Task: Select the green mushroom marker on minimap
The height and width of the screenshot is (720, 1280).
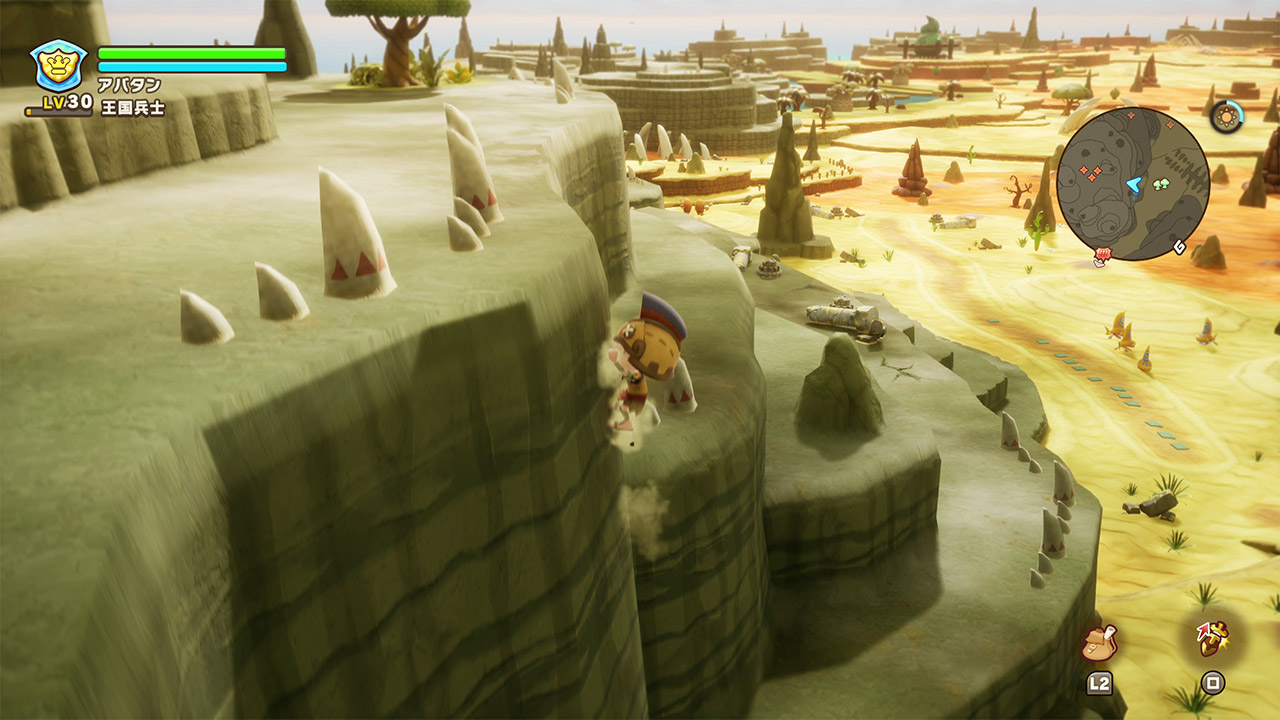Action: (x=1163, y=185)
